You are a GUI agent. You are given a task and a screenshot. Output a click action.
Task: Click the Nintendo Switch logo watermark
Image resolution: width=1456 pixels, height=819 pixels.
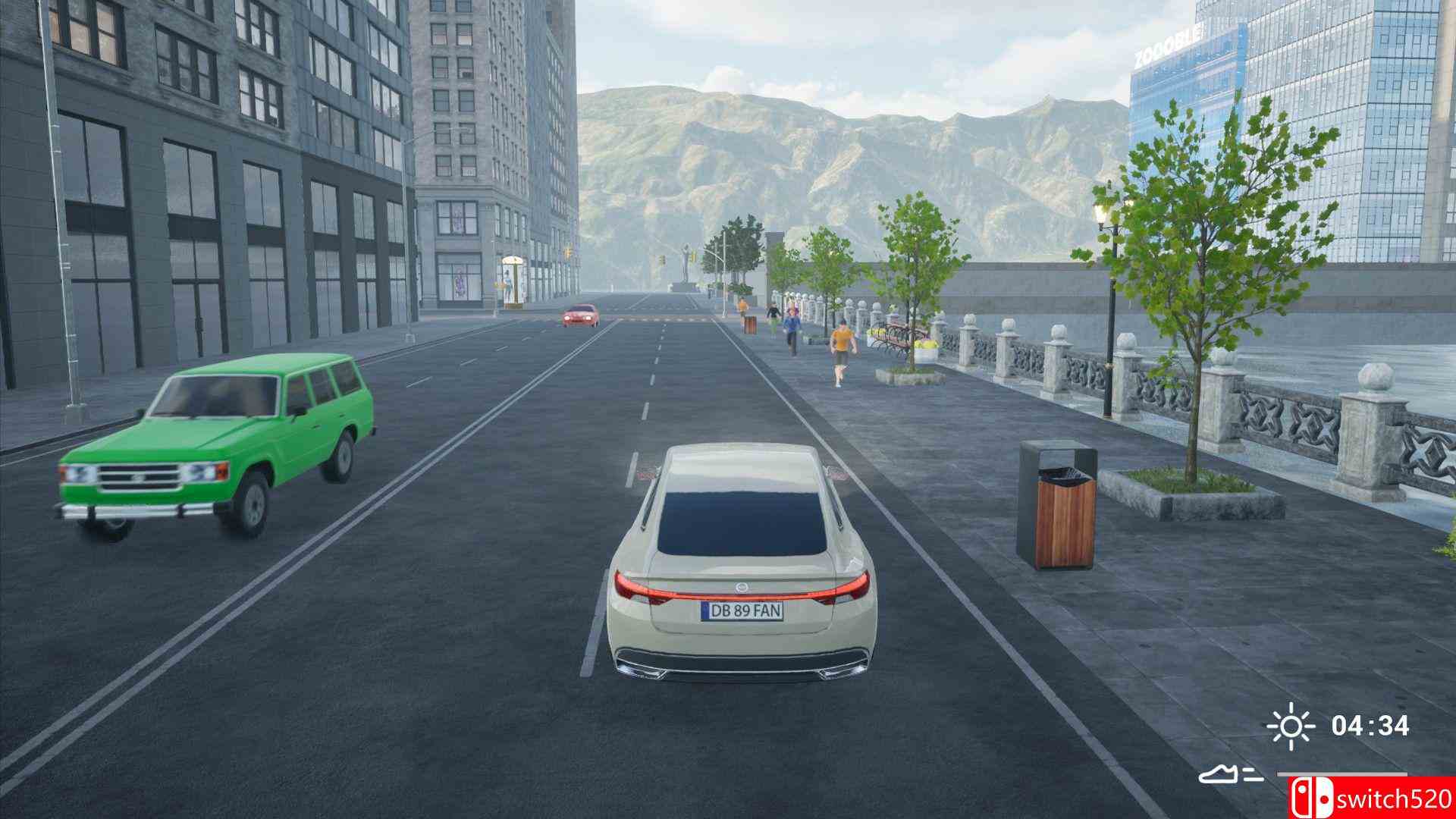[1311, 797]
